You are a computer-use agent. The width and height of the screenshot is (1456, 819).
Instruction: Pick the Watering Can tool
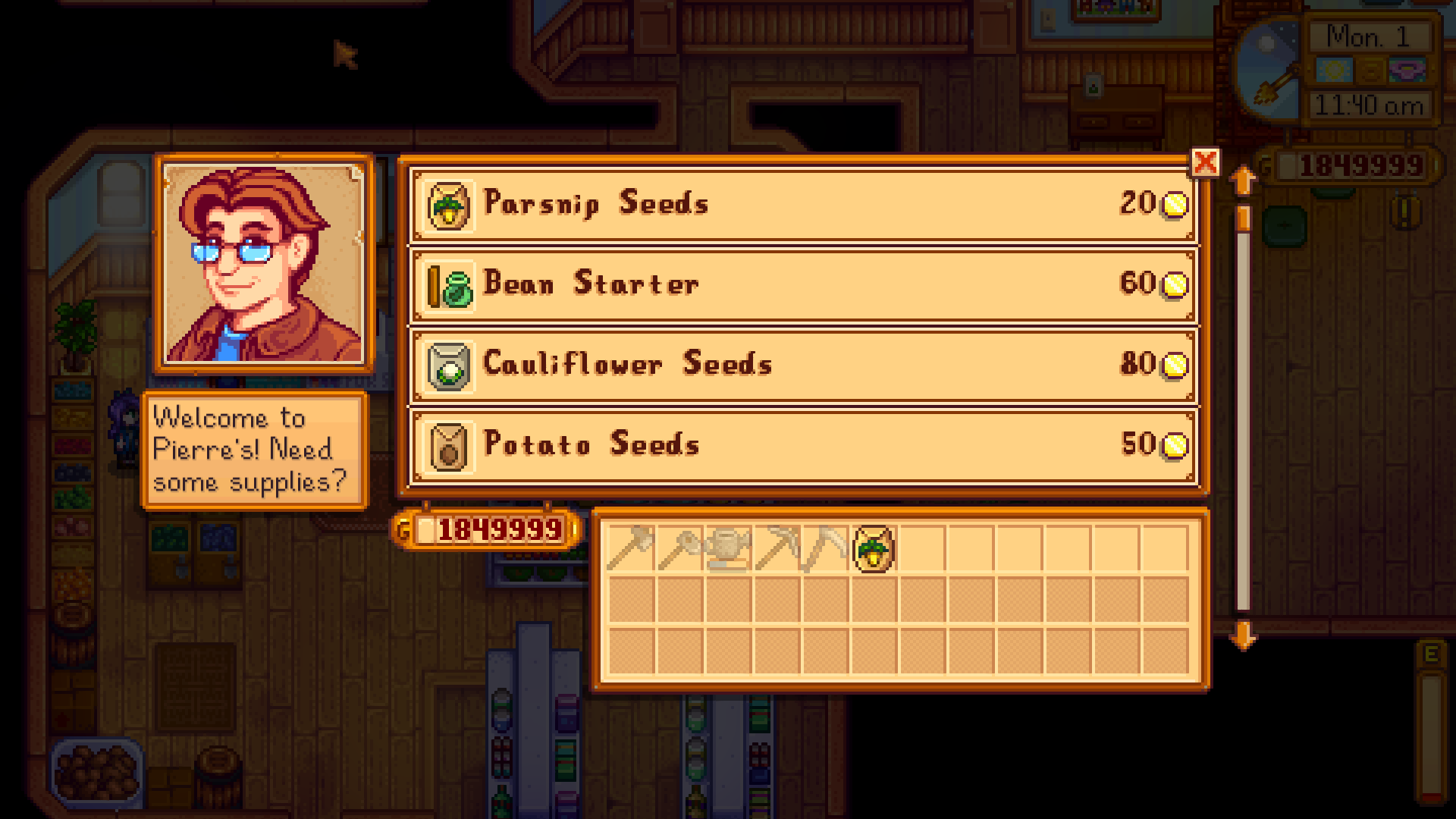(x=731, y=548)
